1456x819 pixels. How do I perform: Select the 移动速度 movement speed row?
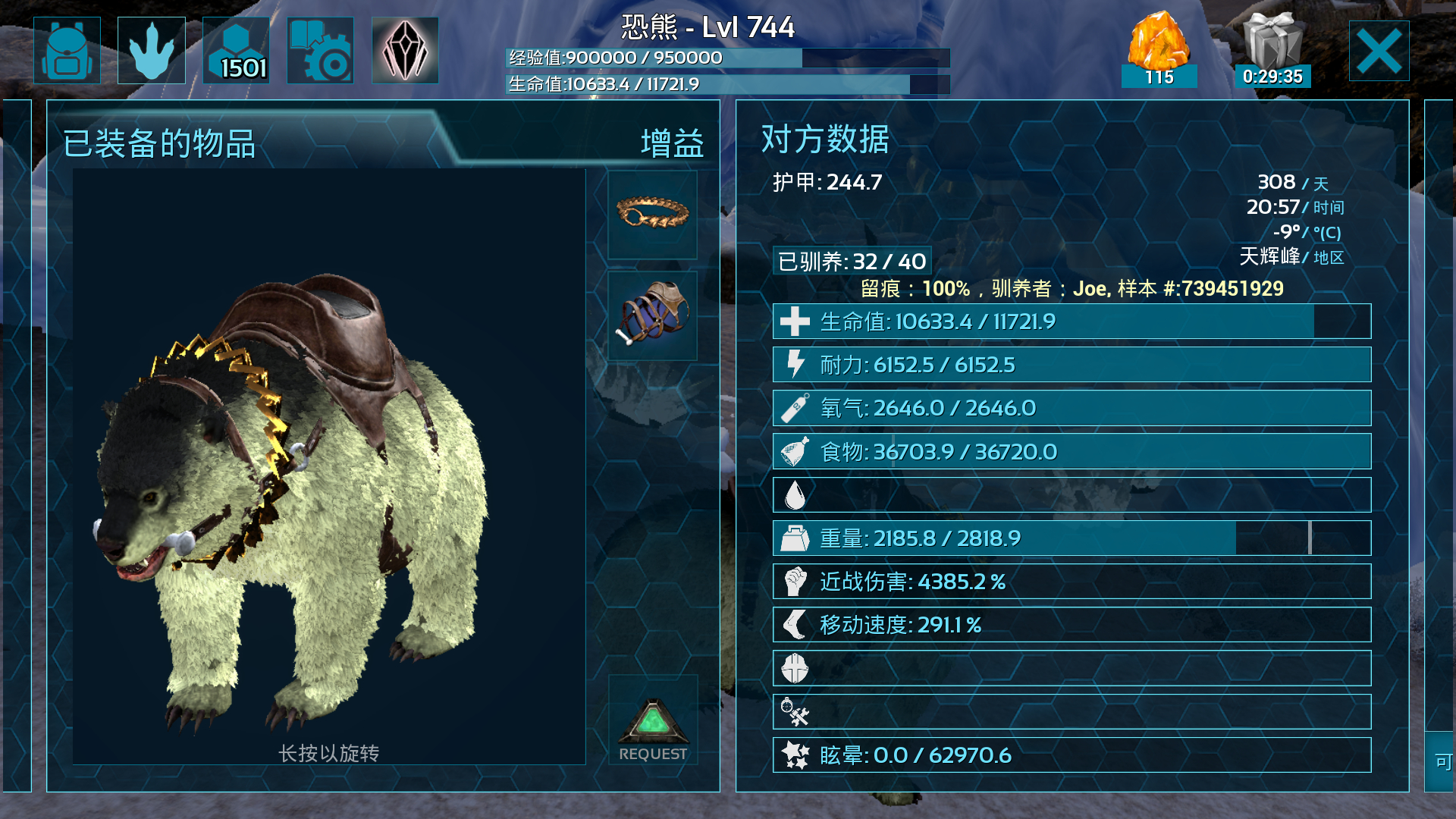1071,625
